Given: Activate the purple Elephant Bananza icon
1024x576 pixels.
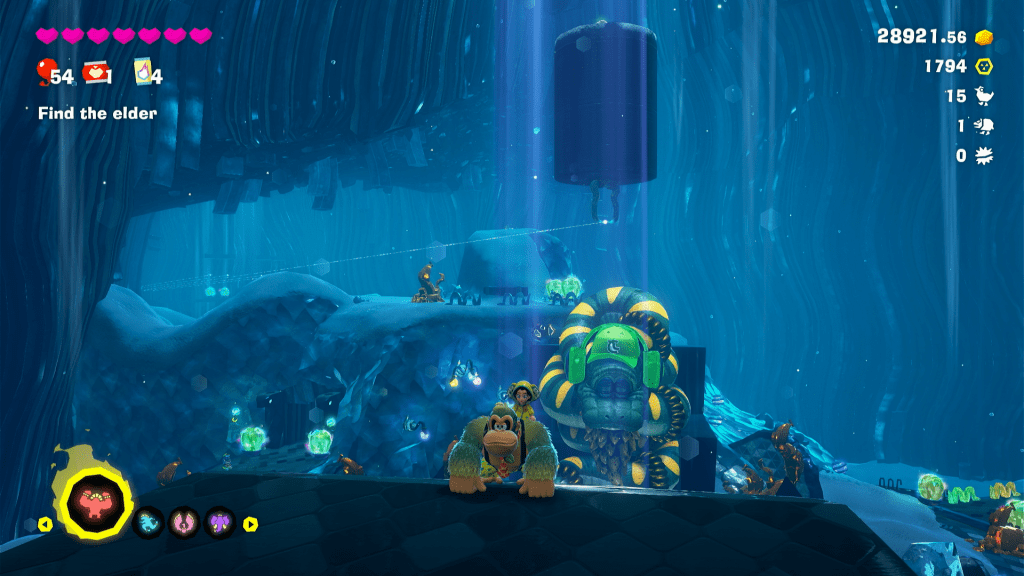Looking at the screenshot, I should click(219, 522).
